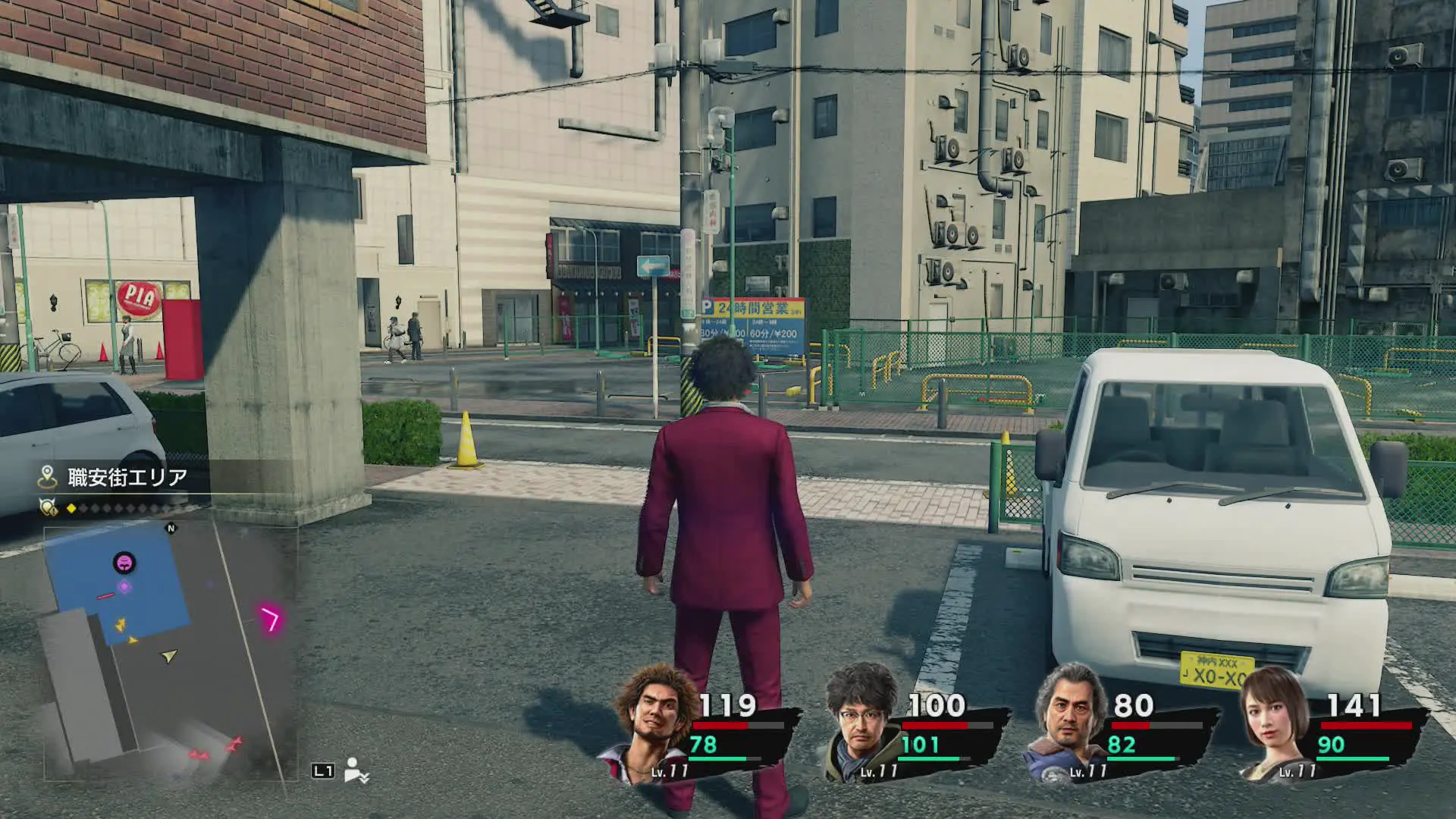Select the pink destination marker on minimap
The image size is (1456, 819).
click(271, 619)
